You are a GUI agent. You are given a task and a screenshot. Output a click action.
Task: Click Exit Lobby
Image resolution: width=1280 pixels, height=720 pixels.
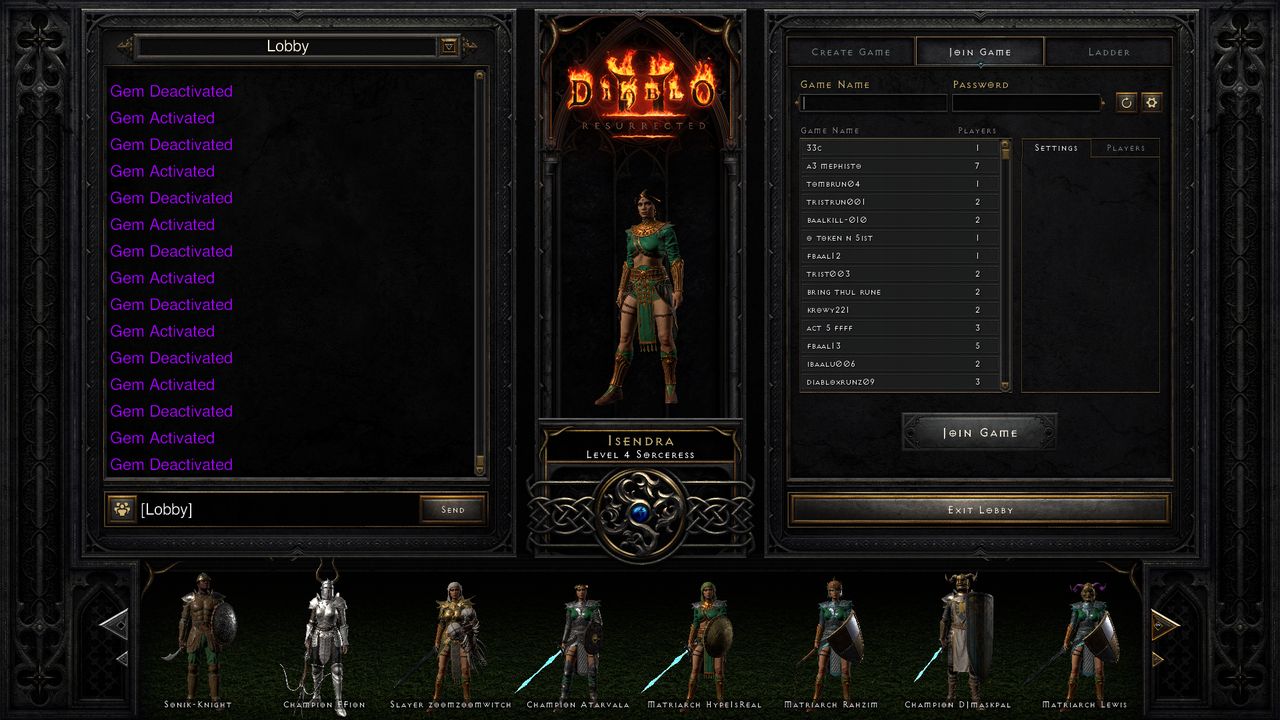pos(979,509)
